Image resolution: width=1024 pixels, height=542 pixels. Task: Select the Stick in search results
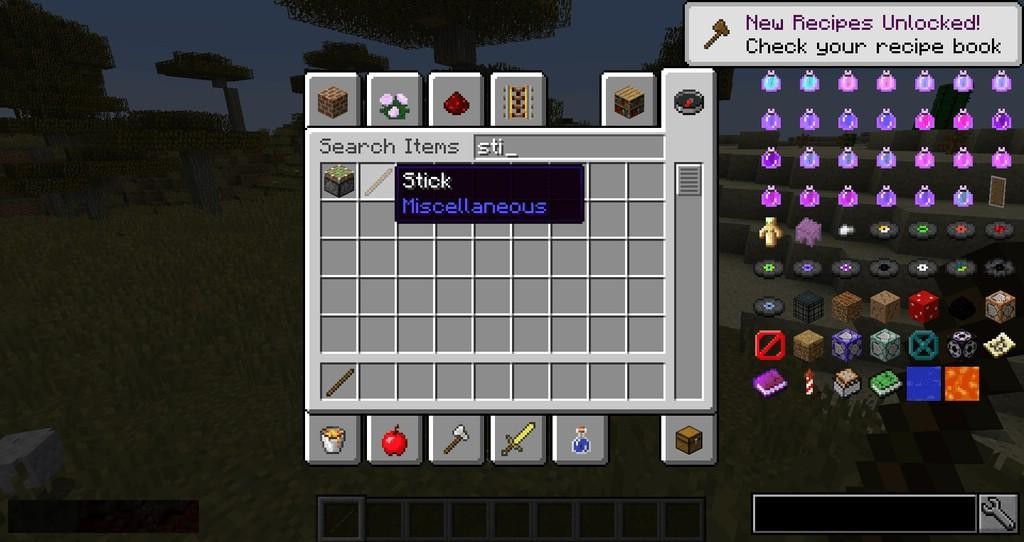[x=377, y=181]
